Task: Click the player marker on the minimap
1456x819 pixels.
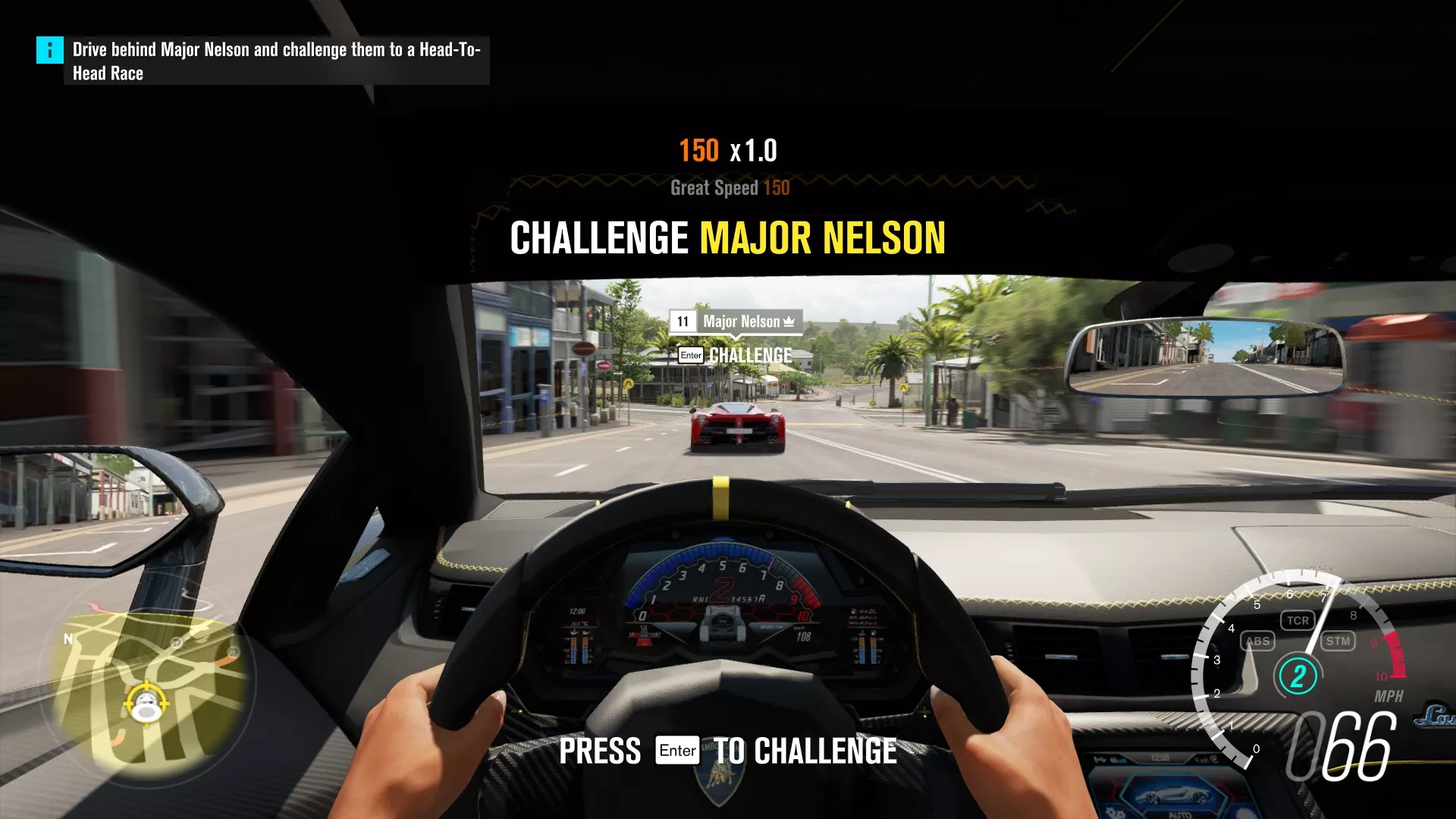Action: coord(146,704)
